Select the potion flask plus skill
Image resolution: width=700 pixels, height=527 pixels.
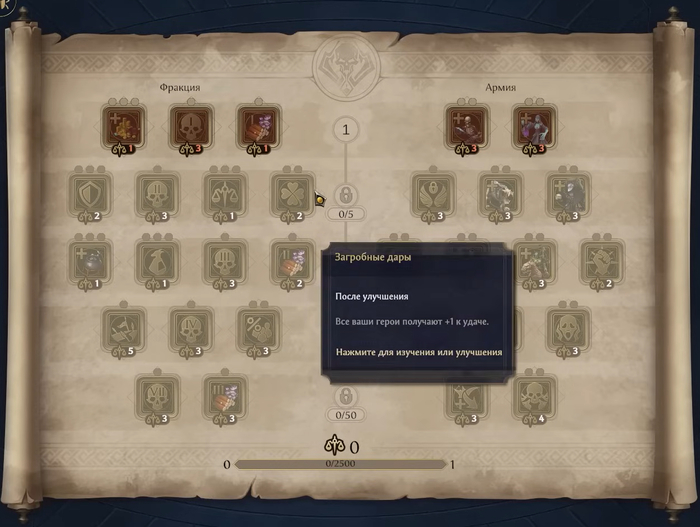click(x=90, y=261)
